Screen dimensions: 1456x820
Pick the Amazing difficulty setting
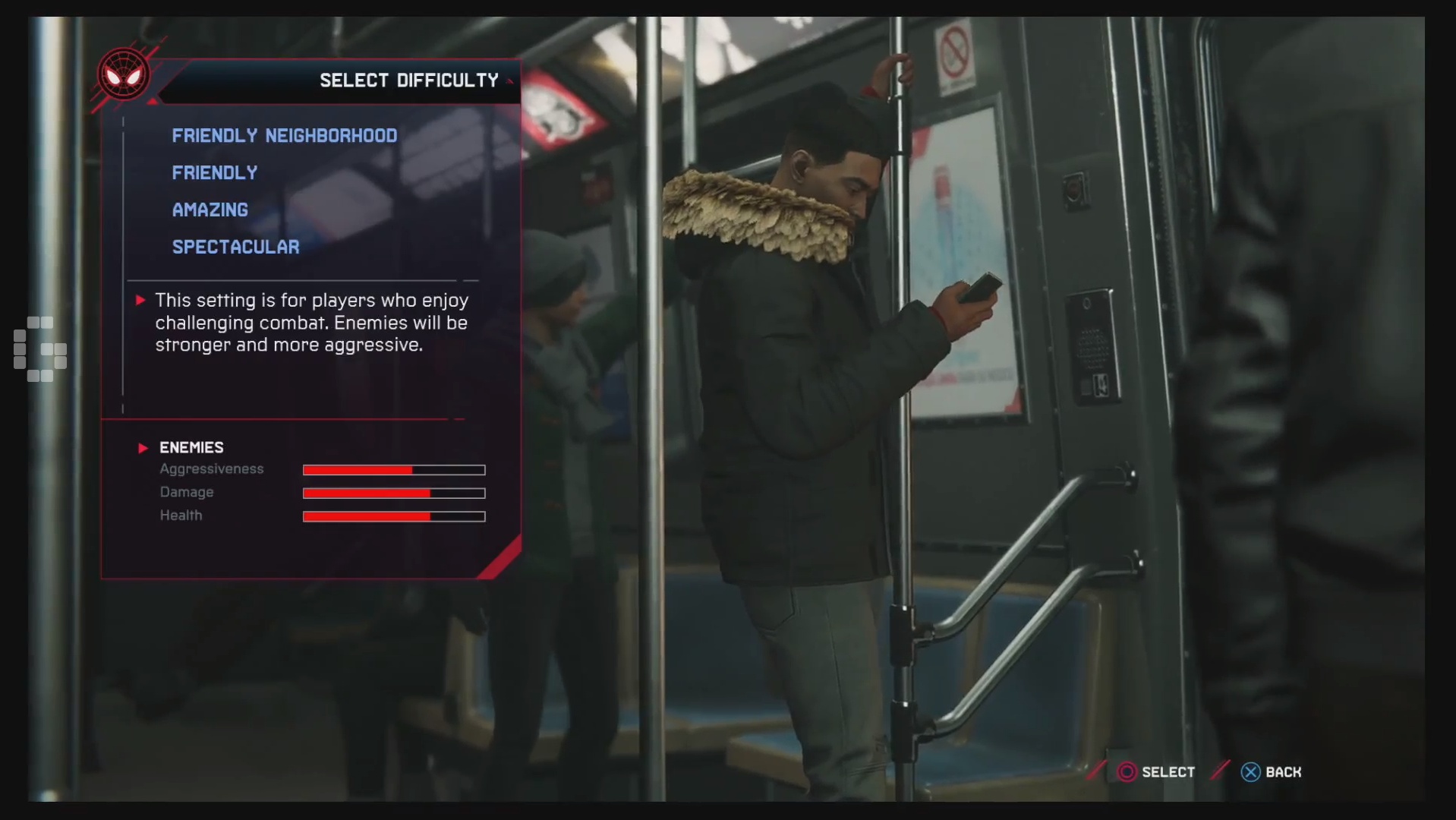(x=210, y=210)
